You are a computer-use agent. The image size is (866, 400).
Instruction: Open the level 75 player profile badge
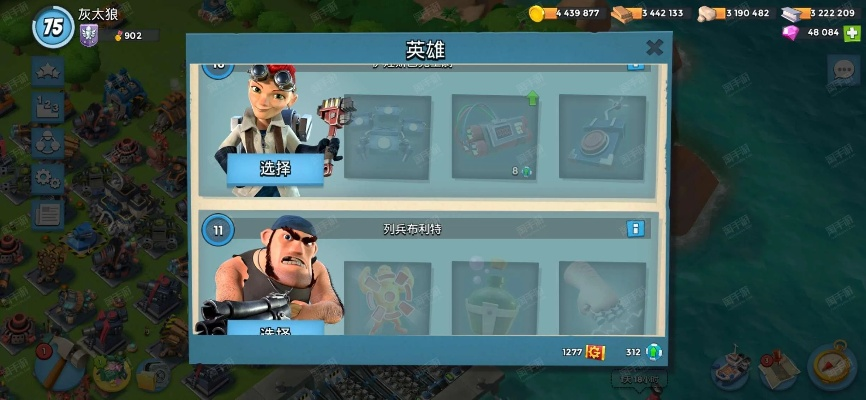pyautogui.click(x=53, y=27)
